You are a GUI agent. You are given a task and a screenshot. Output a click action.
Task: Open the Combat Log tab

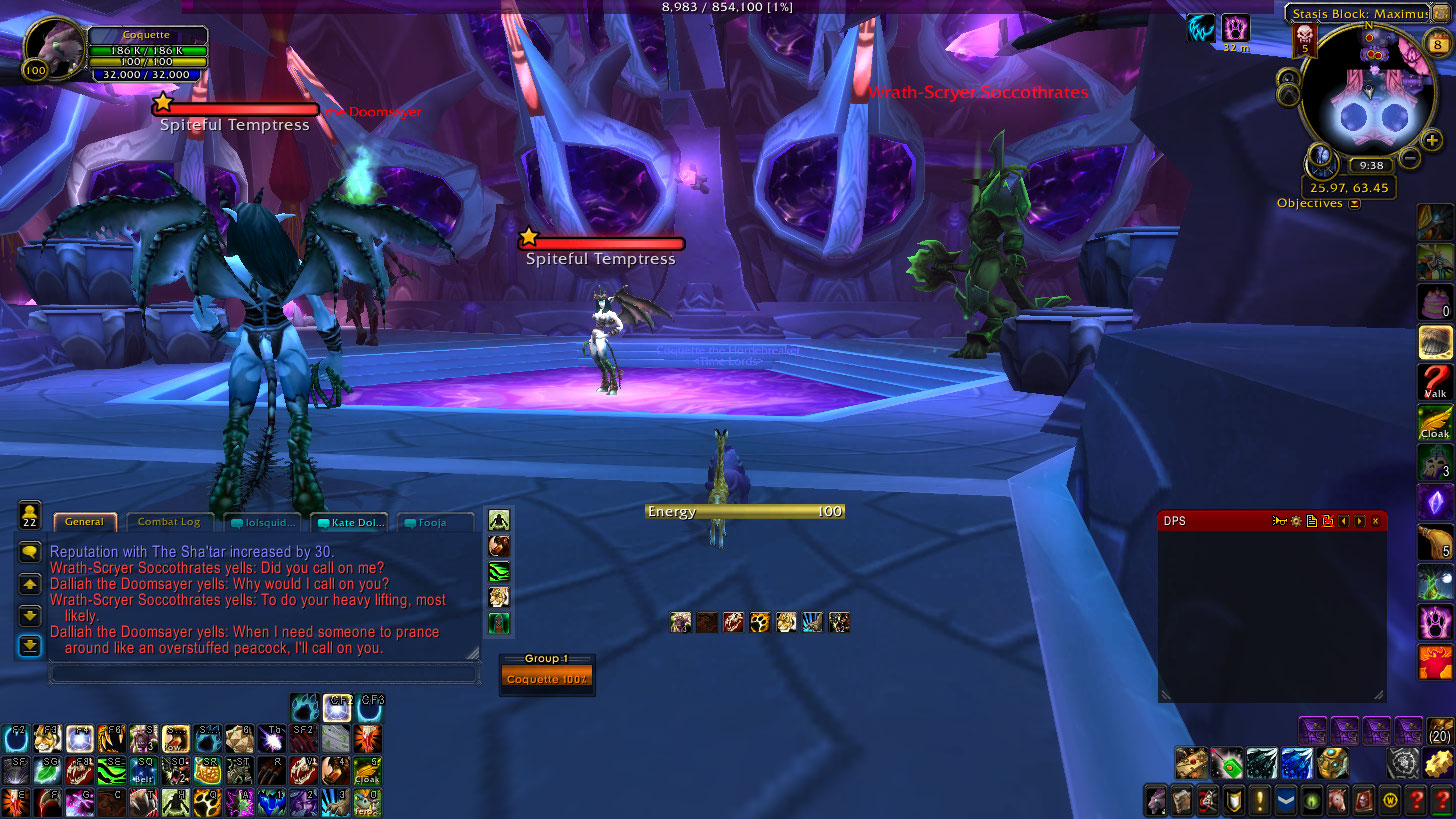click(168, 522)
